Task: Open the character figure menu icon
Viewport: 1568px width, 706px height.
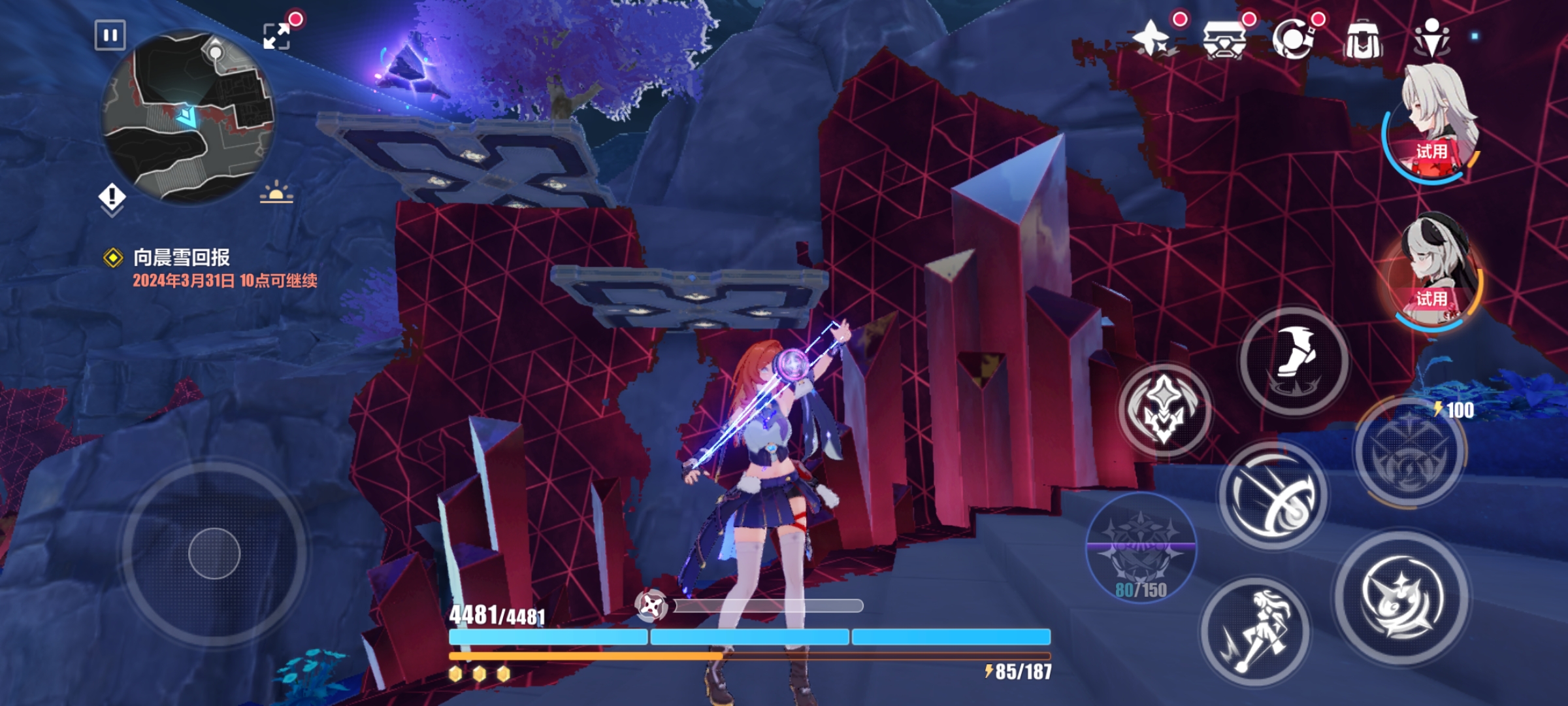Action: pyautogui.click(x=1431, y=38)
